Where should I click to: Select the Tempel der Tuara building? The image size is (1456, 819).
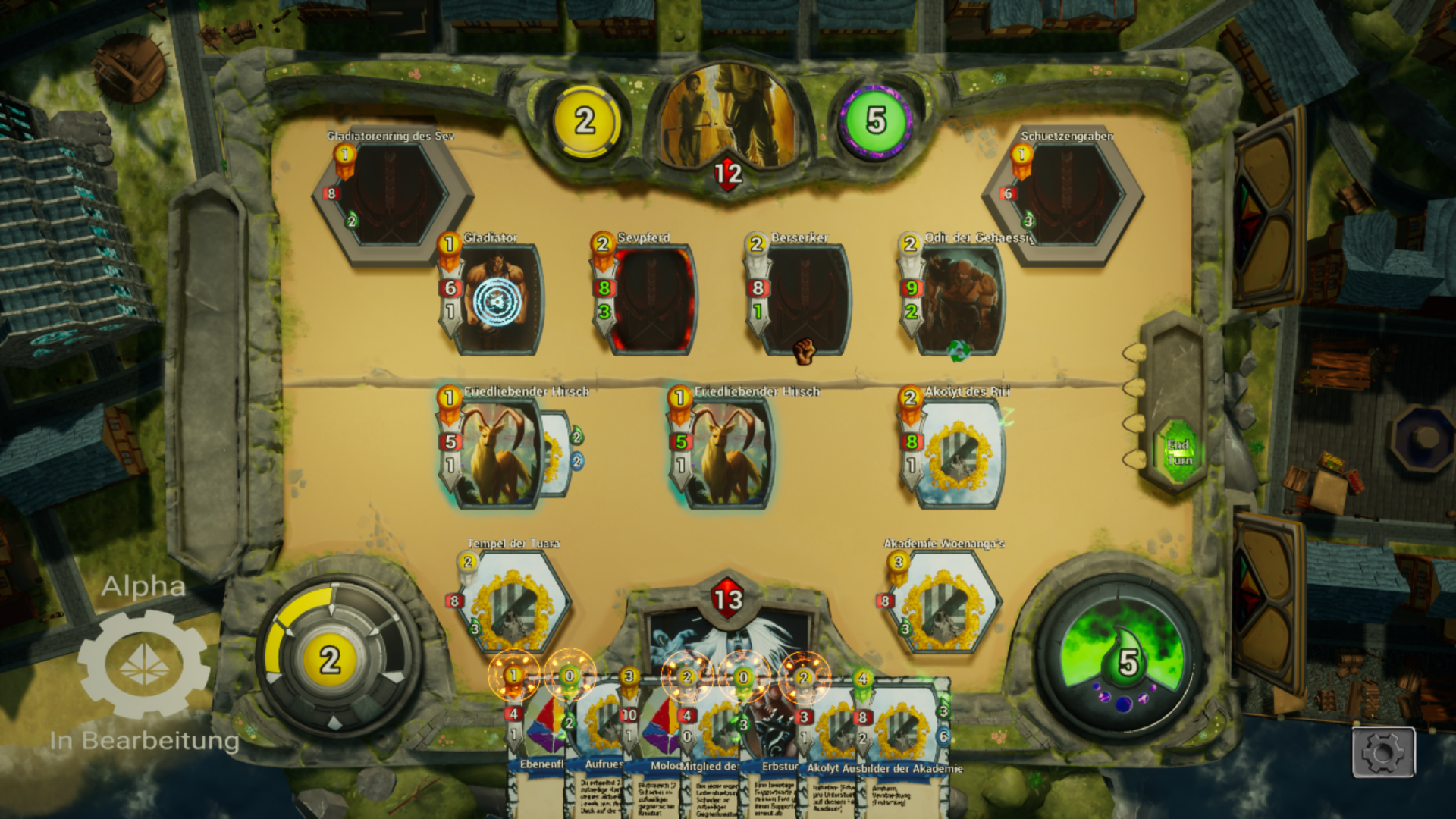[x=513, y=601]
